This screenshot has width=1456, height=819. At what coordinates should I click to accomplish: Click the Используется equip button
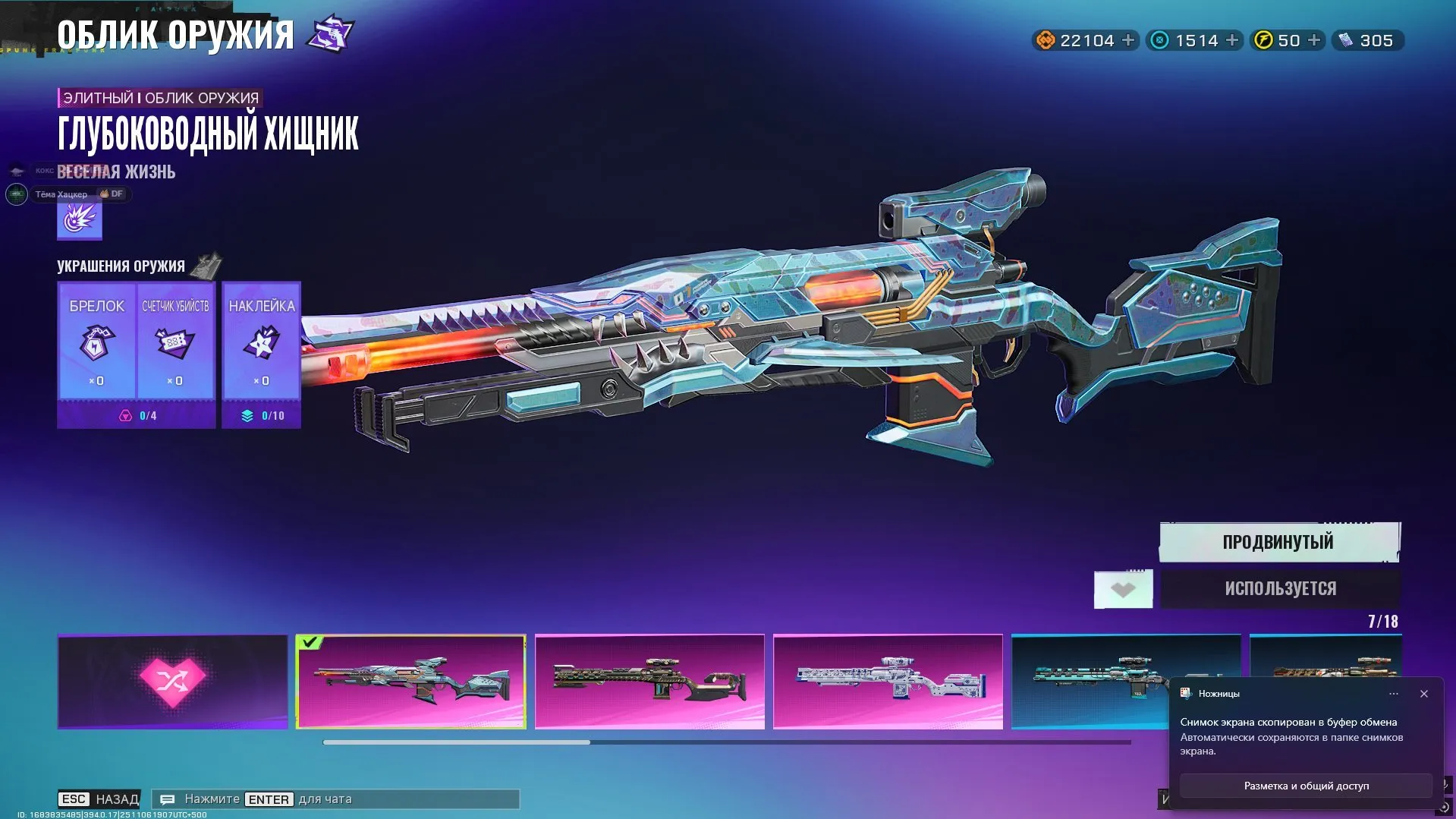[x=1280, y=588]
